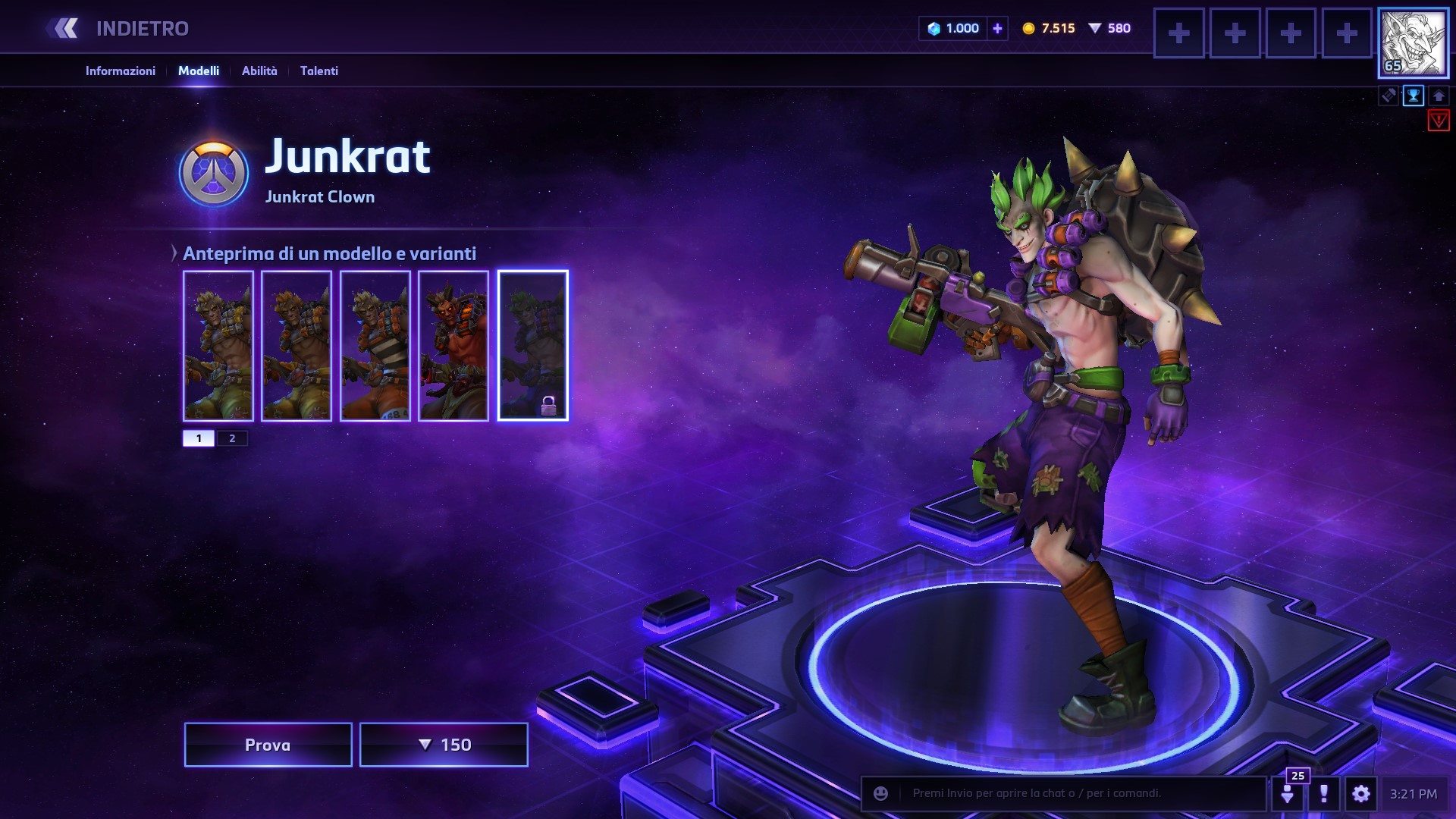
Task: Try the skin with the Prova button
Action: click(x=268, y=745)
